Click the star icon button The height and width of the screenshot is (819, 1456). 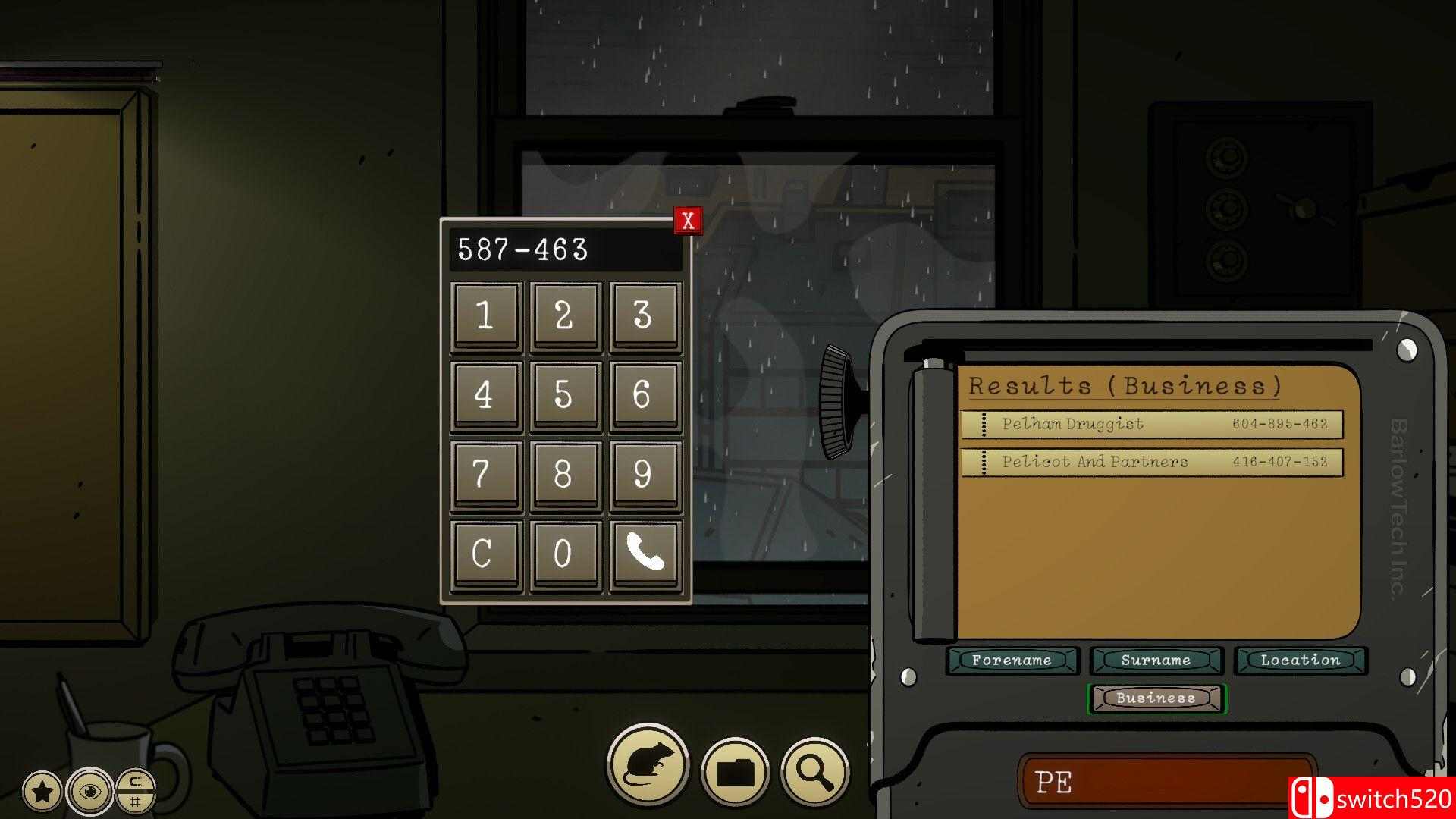click(x=42, y=792)
